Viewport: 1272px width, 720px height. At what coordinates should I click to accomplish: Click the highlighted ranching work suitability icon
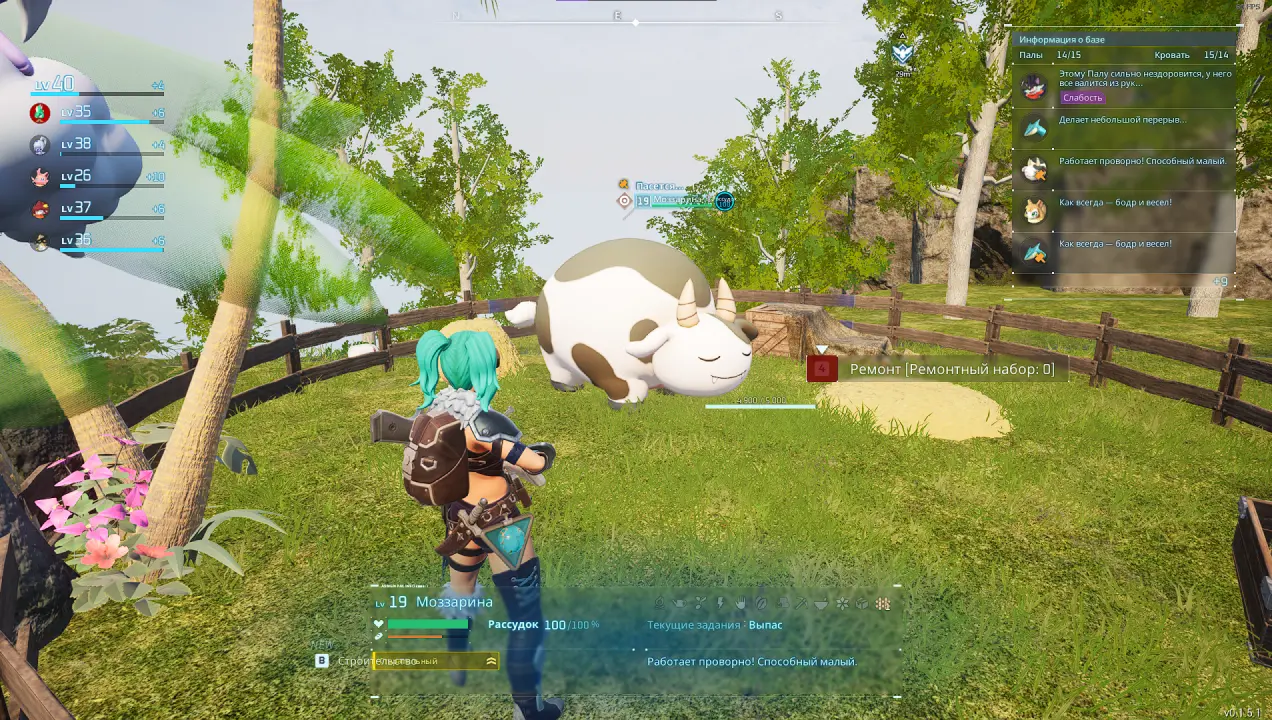coord(882,603)
